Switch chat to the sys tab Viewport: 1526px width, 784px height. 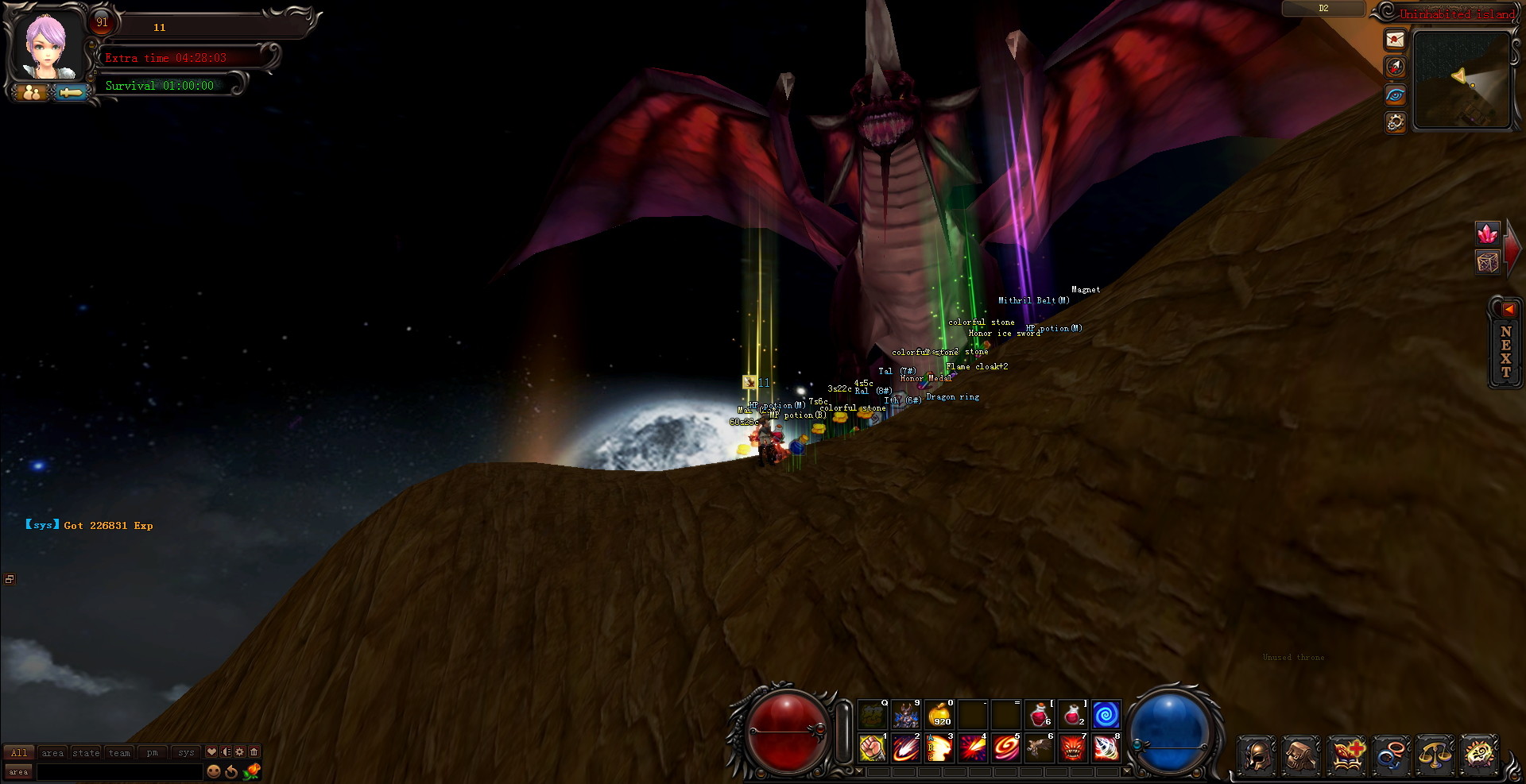pyautogui.click(x=186, y=752)
